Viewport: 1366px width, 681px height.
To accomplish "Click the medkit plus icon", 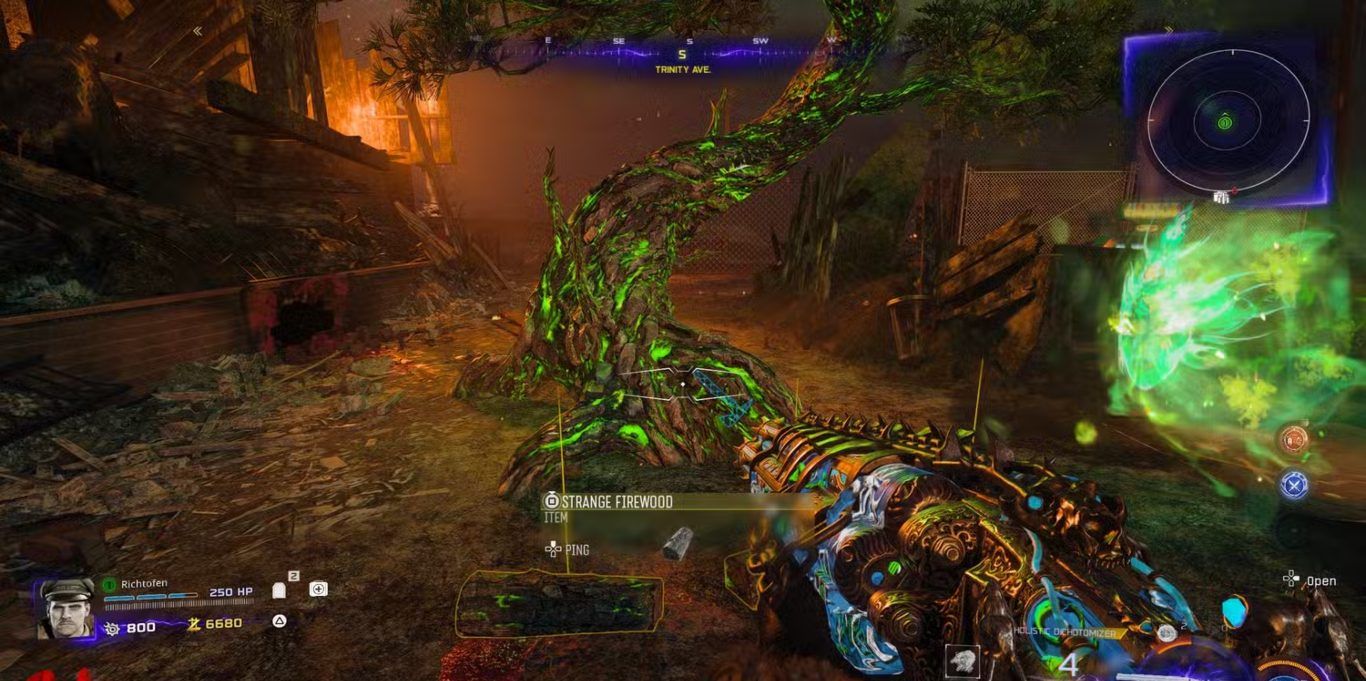I will tap(318, 589).
